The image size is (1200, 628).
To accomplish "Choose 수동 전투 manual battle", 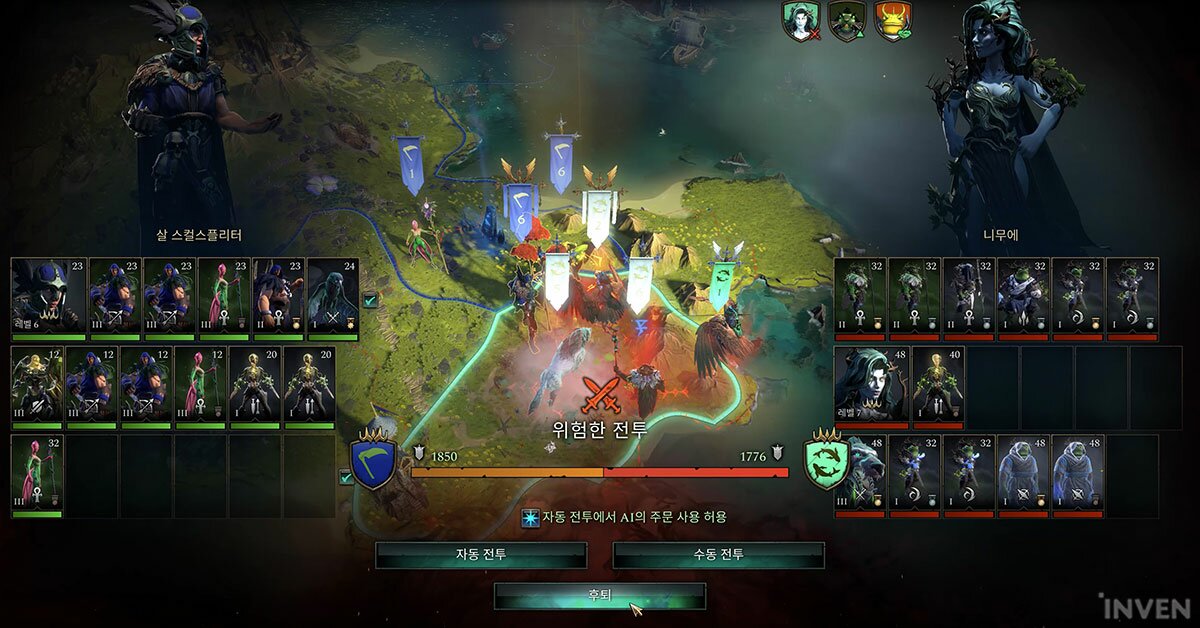I will [718, 555].
